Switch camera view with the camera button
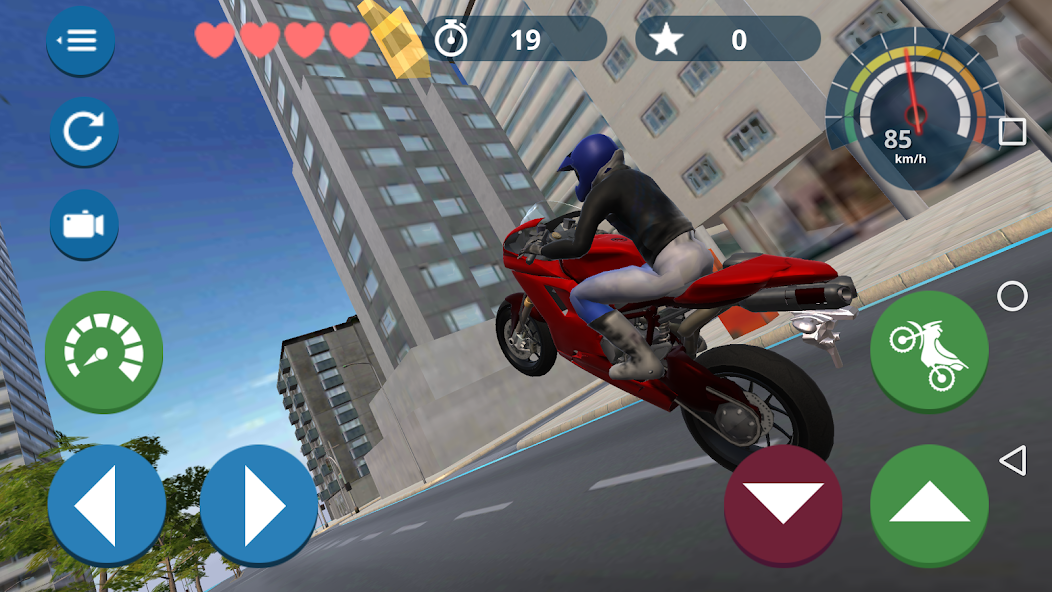1052x592 pixels. click(x=84, y=224)
